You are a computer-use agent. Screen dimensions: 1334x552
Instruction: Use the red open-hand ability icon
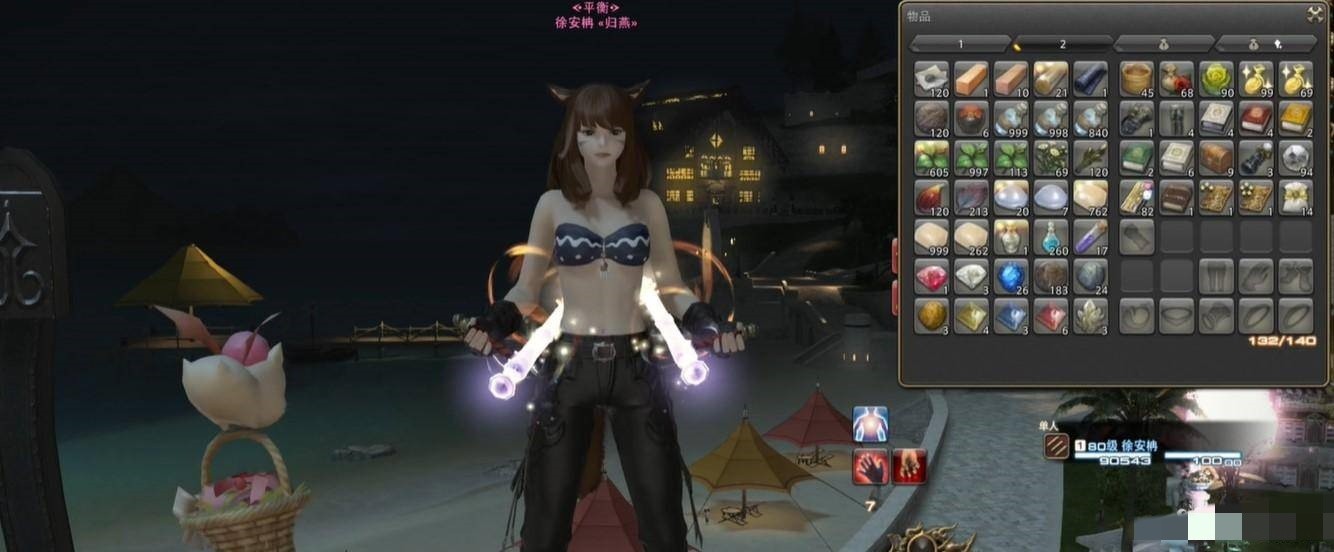[870, 467]
